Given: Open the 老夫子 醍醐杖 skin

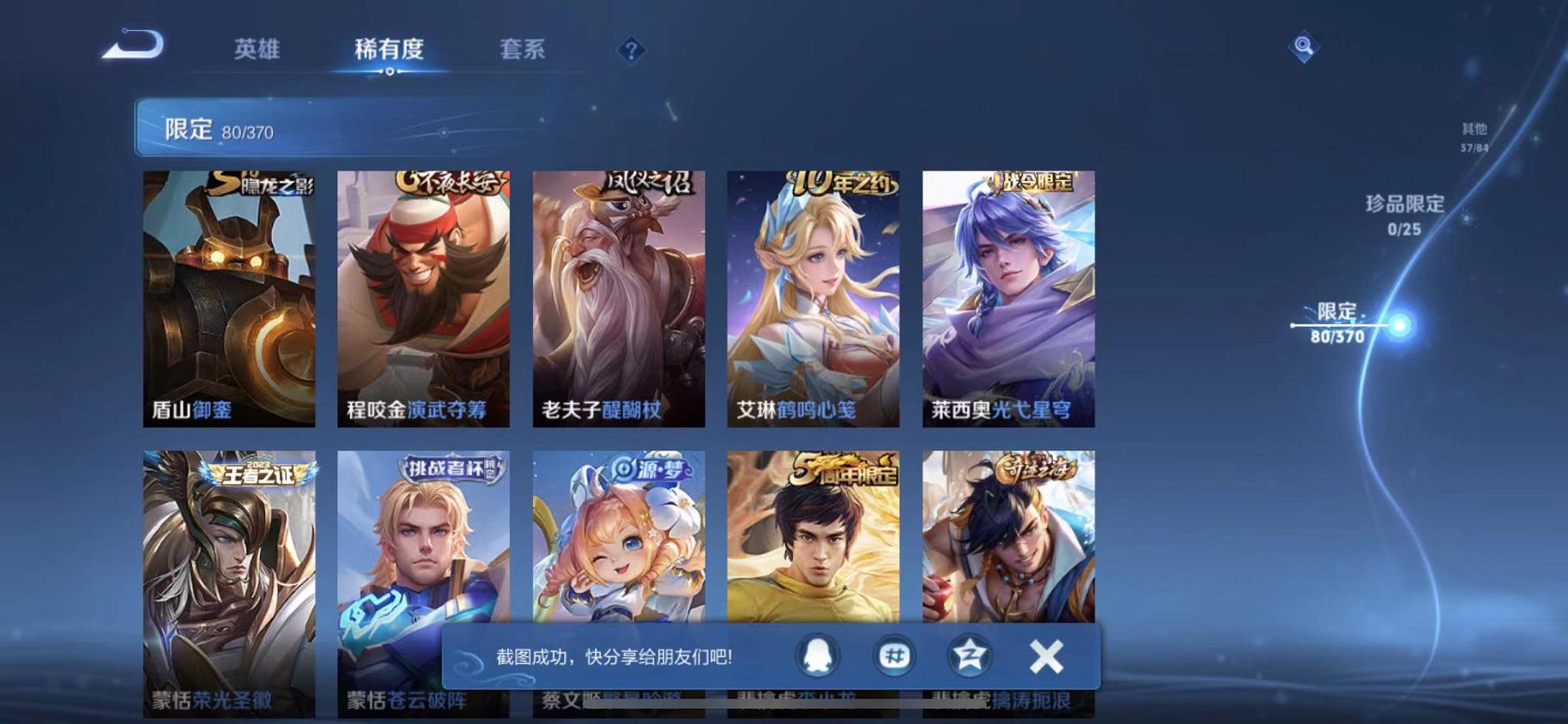Looking at the screenshot, I should pyautogui.click(x=617, y=300).
